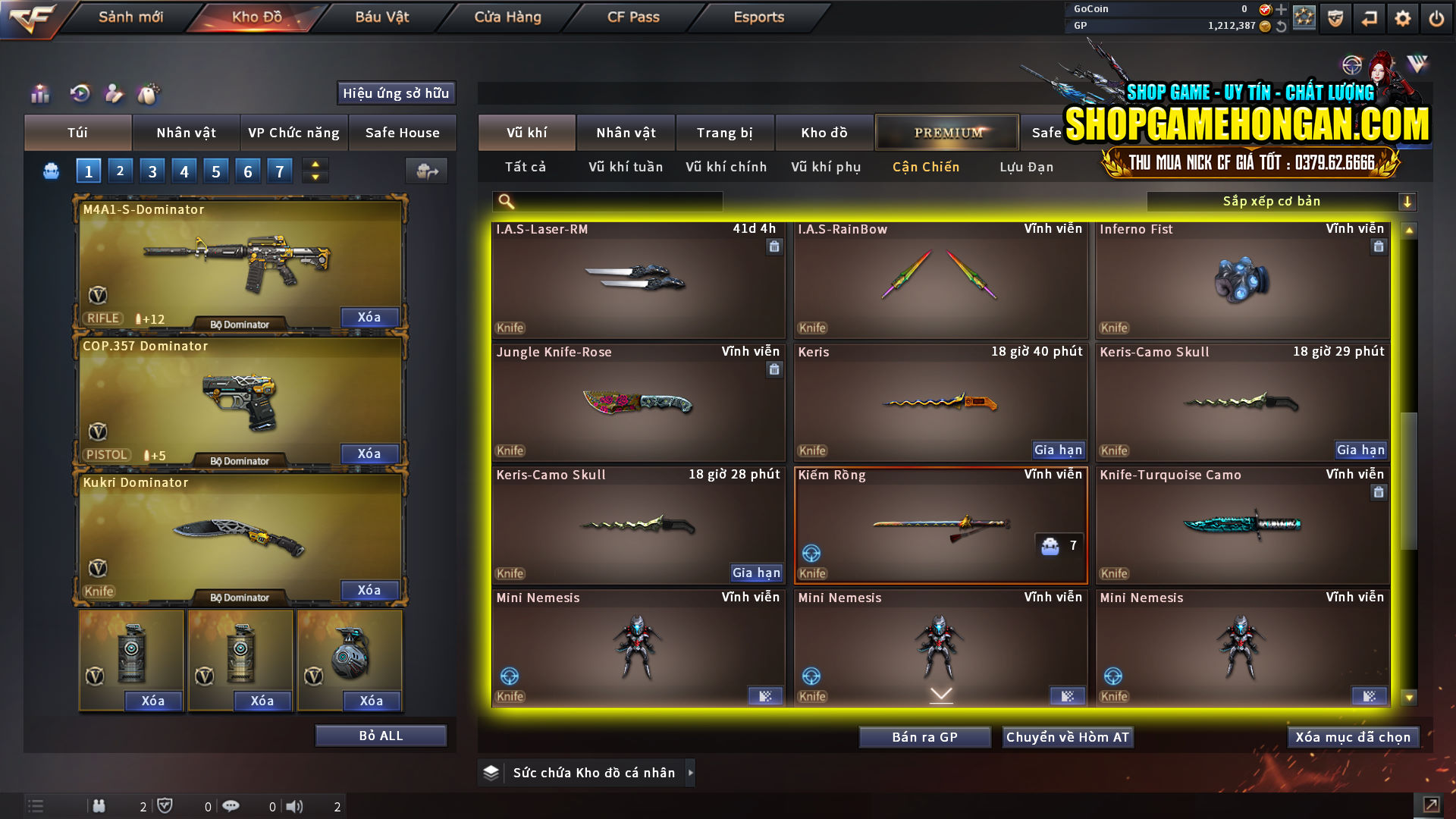Image resolution: width=1456 pixels, height=819 pixels.
Task: Open the statistics bar-chart icon
Action: click(39, 94)
